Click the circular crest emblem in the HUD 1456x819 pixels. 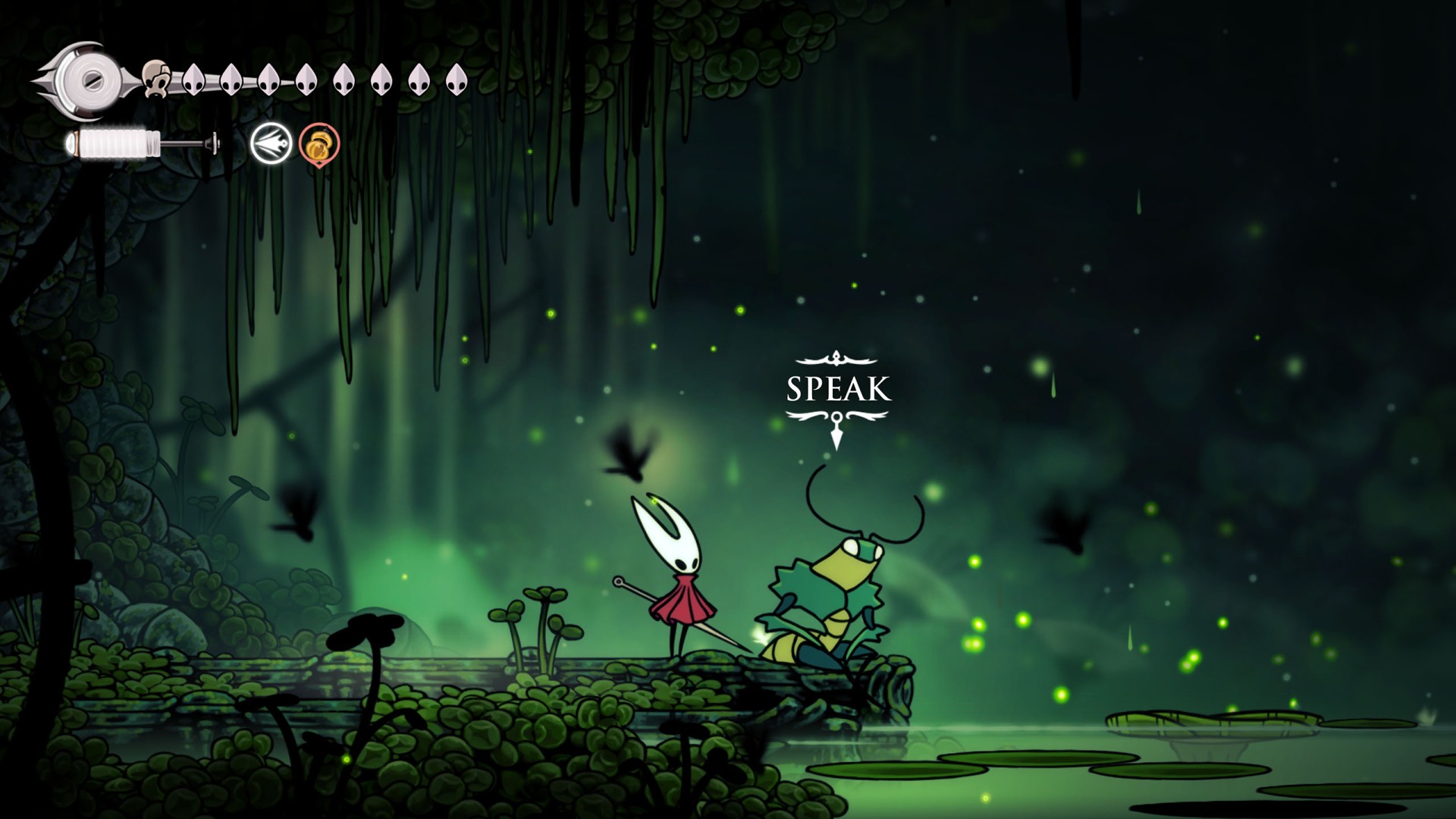pos(90,79)
